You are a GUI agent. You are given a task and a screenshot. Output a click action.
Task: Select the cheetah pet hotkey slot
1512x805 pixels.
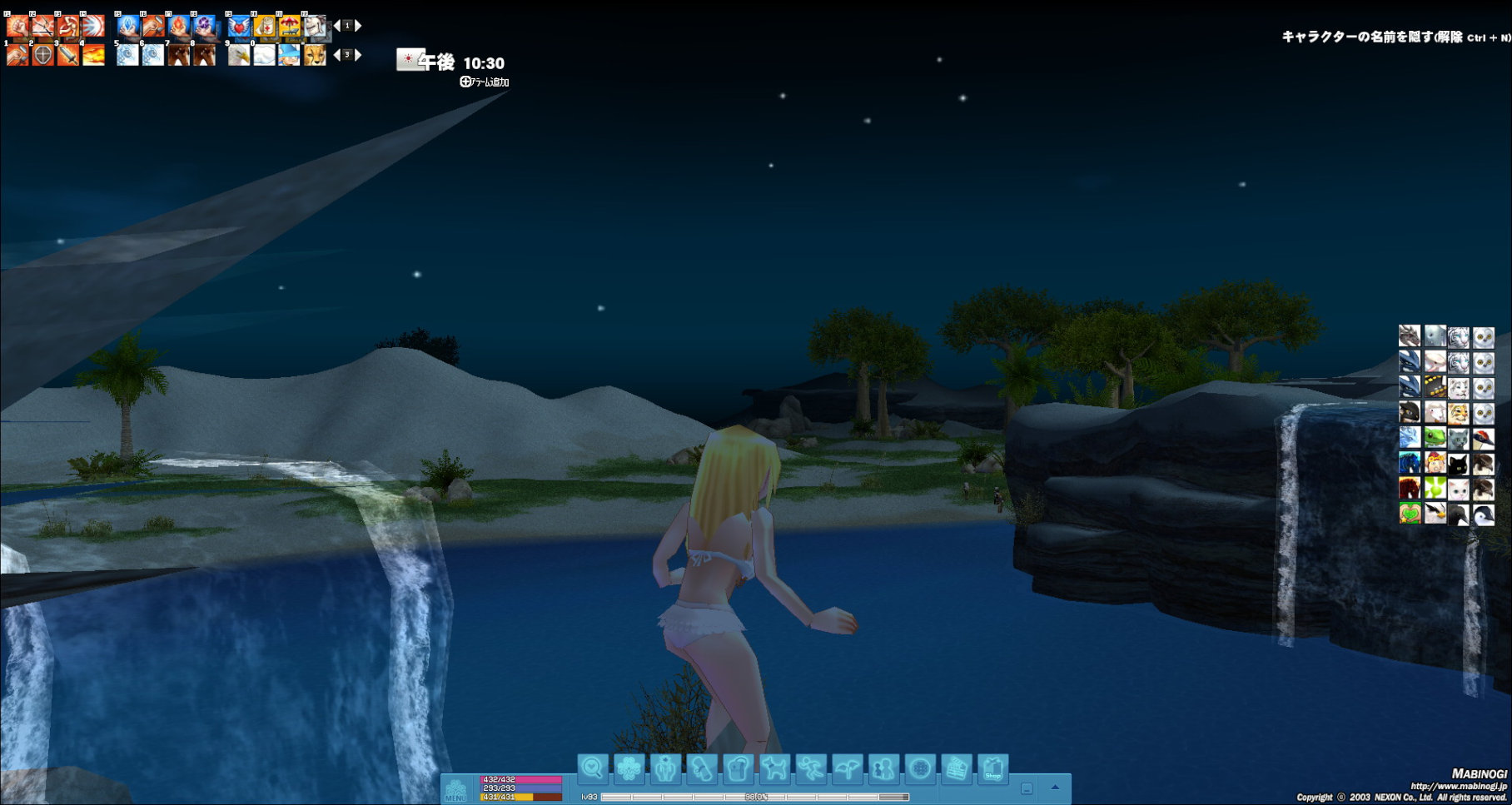[x=315, y=56]
